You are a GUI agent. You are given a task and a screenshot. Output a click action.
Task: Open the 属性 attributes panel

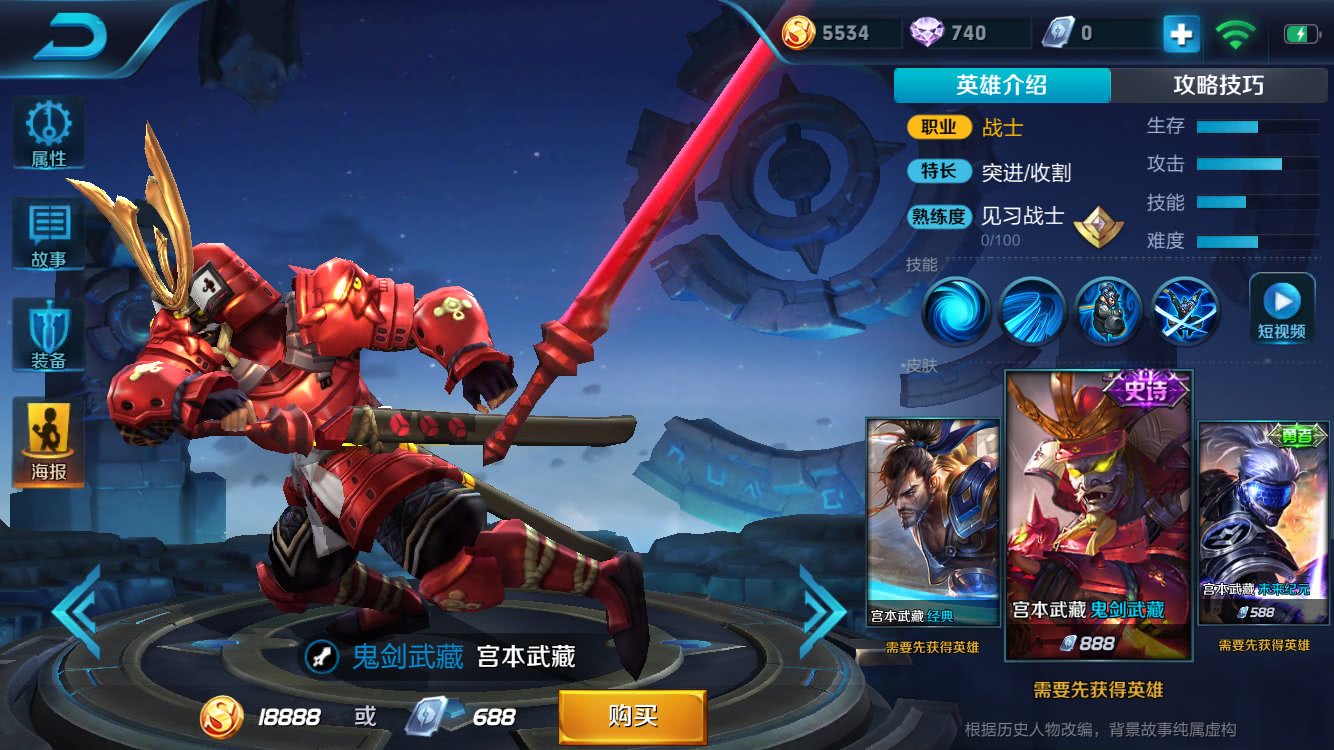pos(48,133)
